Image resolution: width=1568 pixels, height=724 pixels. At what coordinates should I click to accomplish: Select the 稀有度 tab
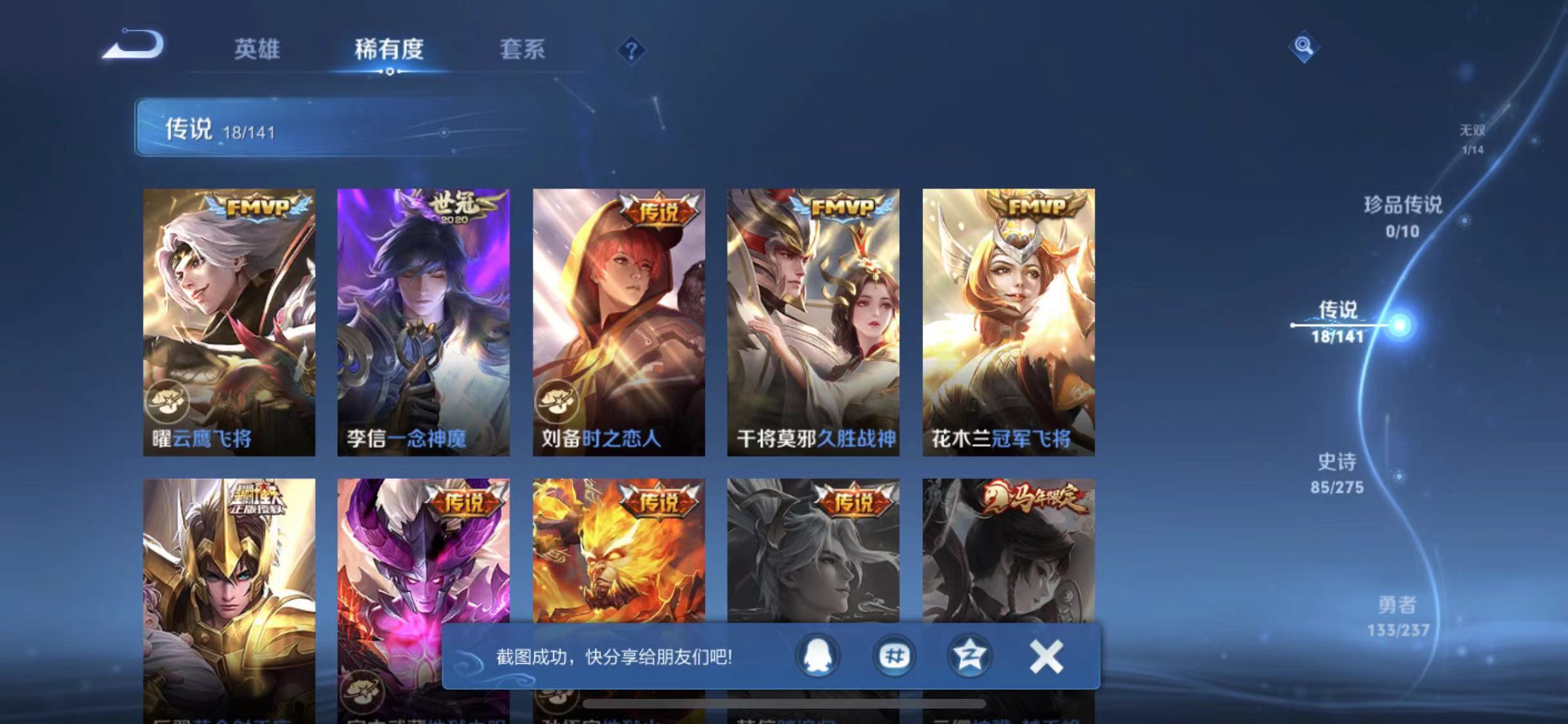pos(389,51)
